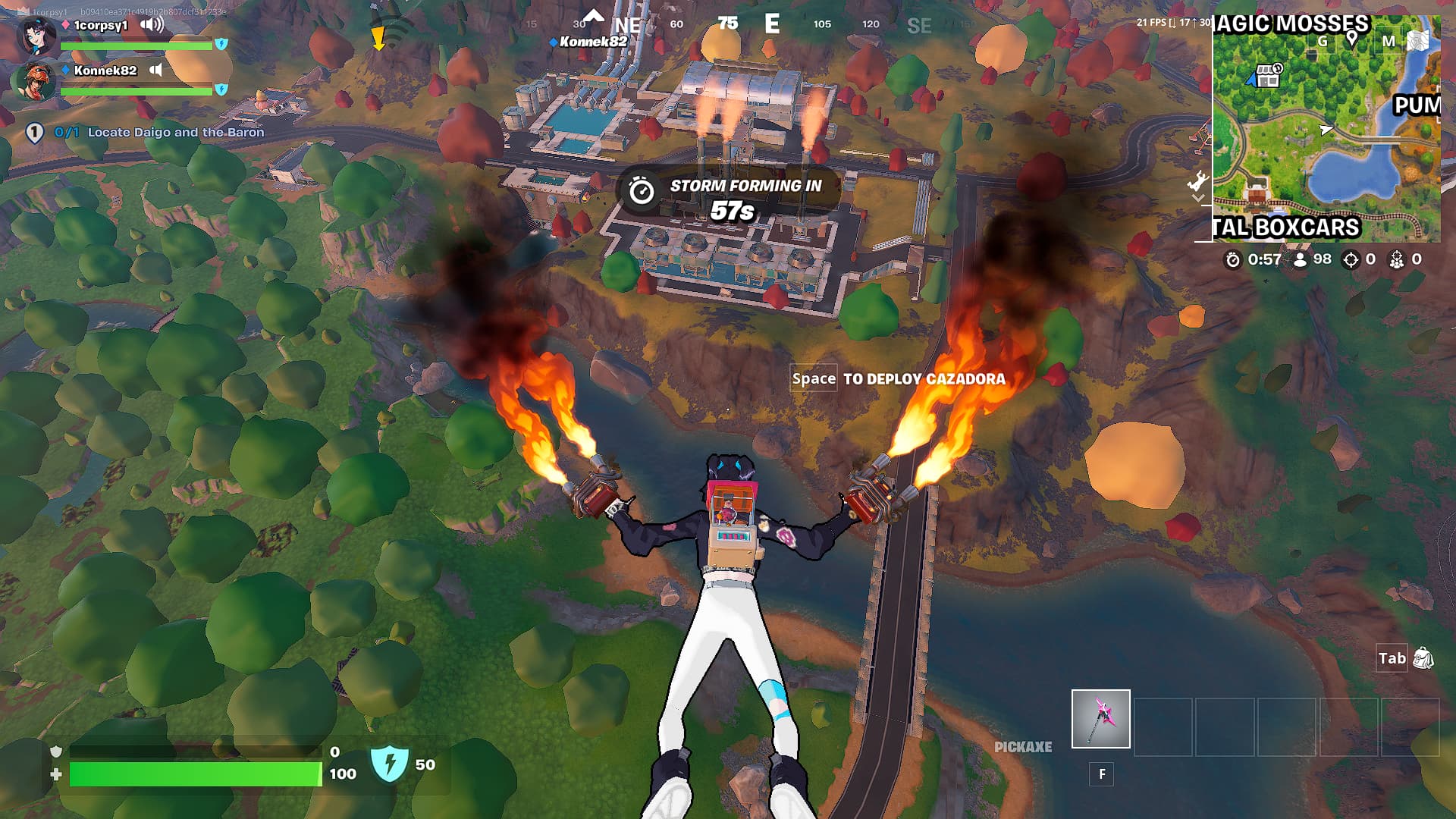Image resolution: width=1456 pixels, height=819 pixels.
Task: Click the Locate Daigo and the Baron quest
Action: tap(175, 132)
